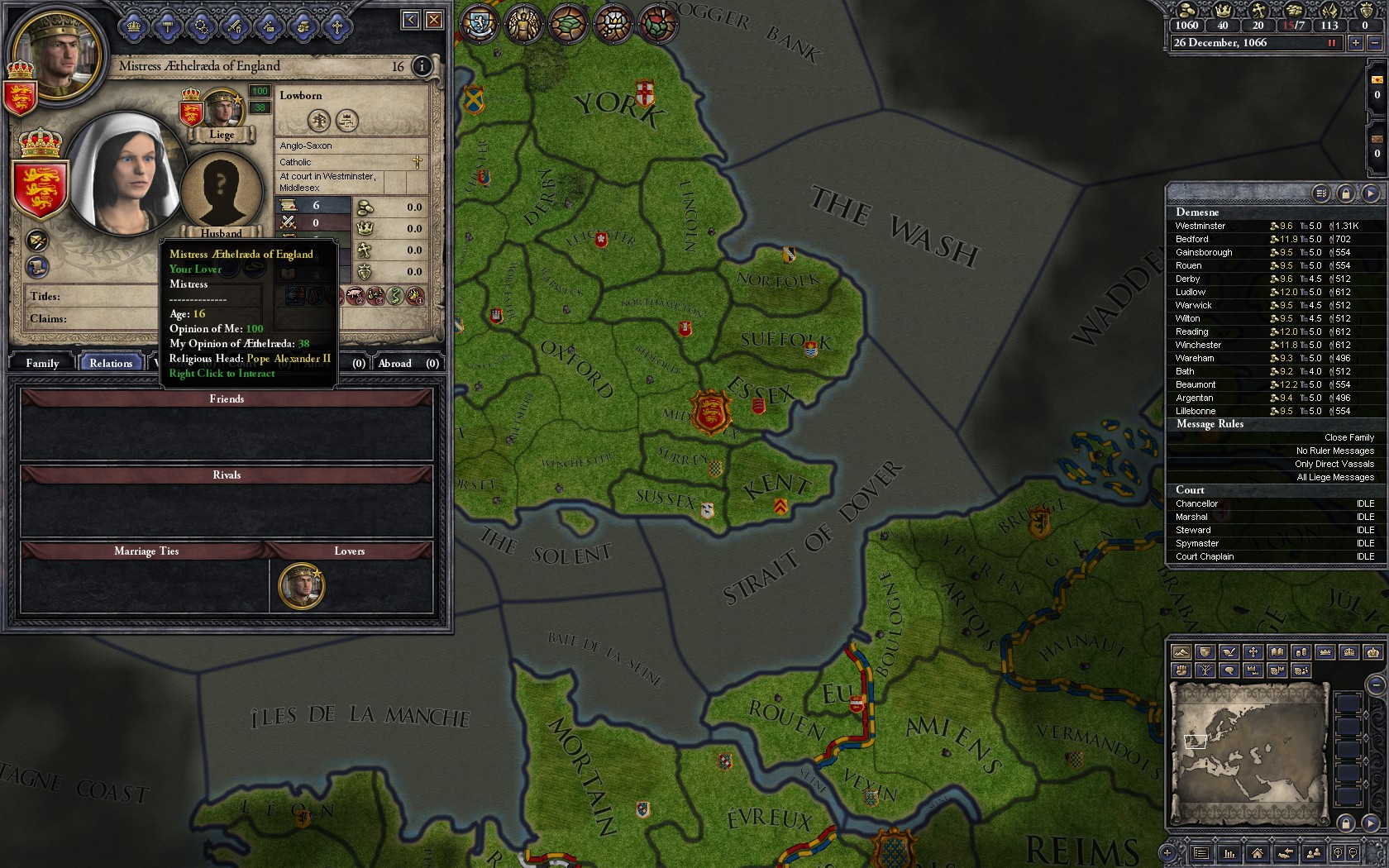Click the lover's portrait under Lovers
This screenshot has width=1389, height=868.
301,585
